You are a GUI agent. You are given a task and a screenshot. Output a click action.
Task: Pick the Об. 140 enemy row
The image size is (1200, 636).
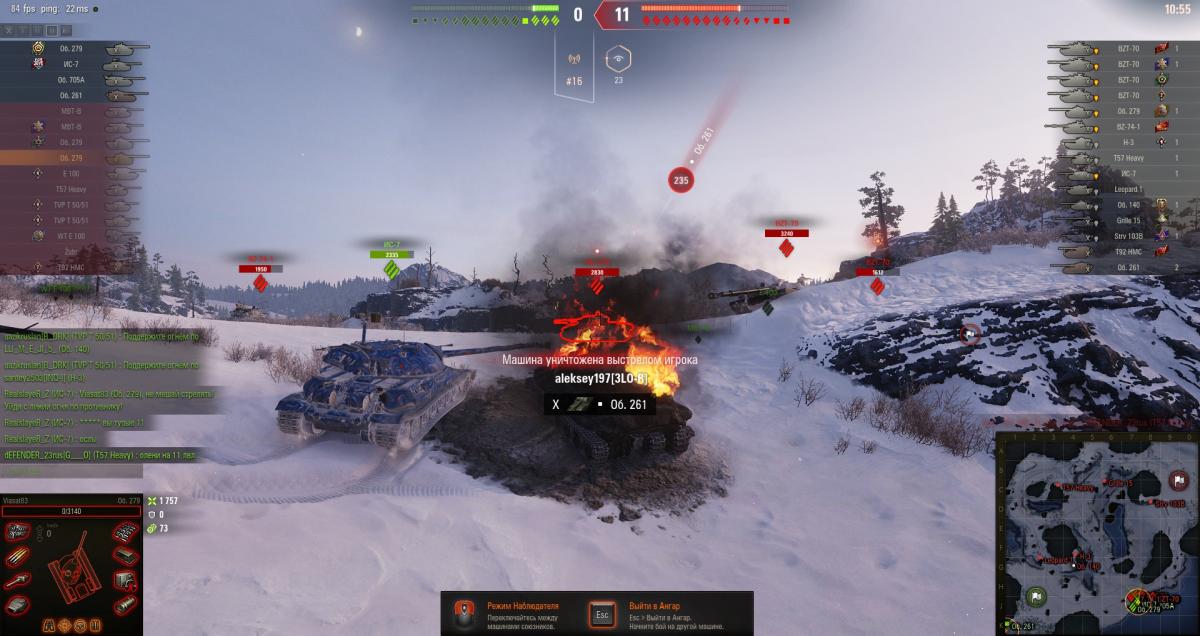[x=1125, y=204]
